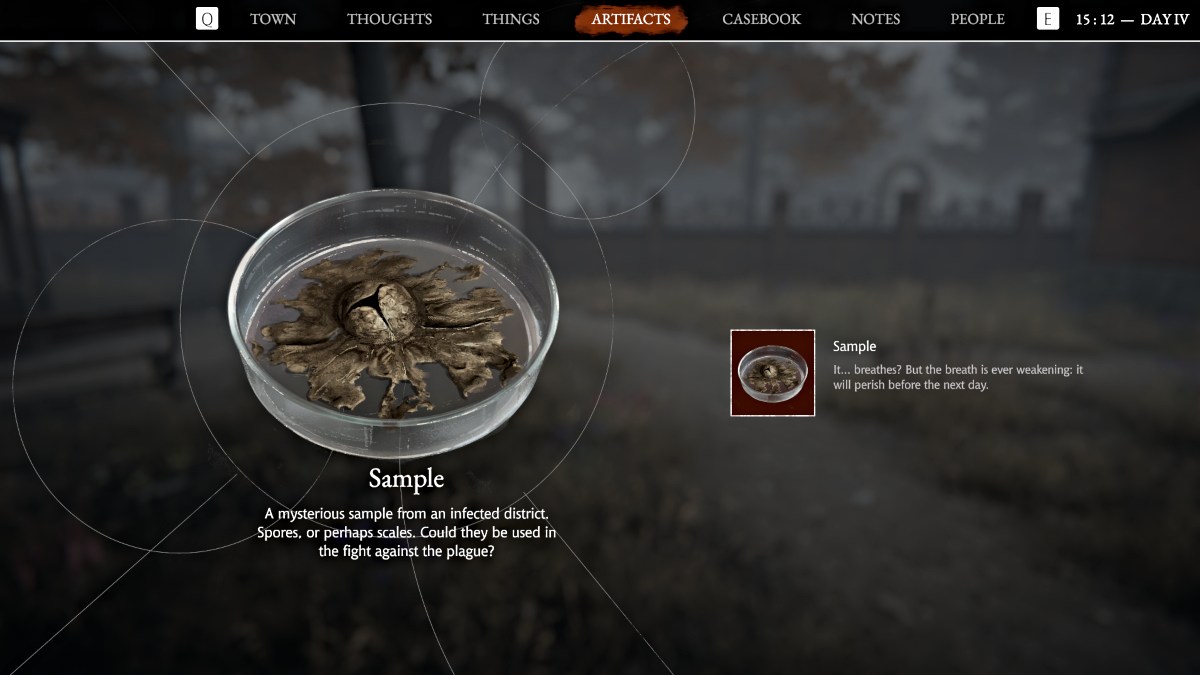Open the Casebook tab

[x=761, y=19]
